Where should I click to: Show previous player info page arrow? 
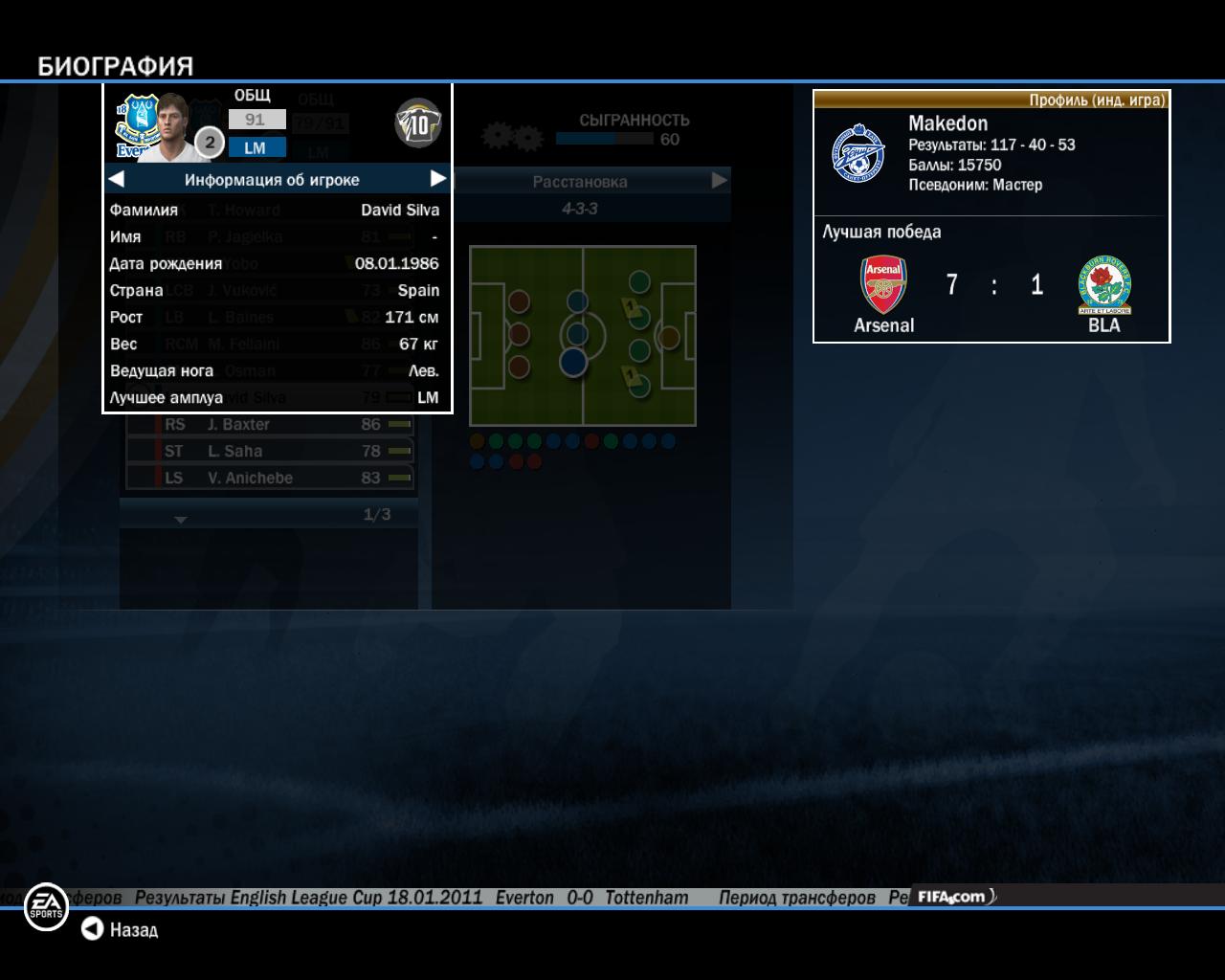pyautogui.click(x=116, y=179)
